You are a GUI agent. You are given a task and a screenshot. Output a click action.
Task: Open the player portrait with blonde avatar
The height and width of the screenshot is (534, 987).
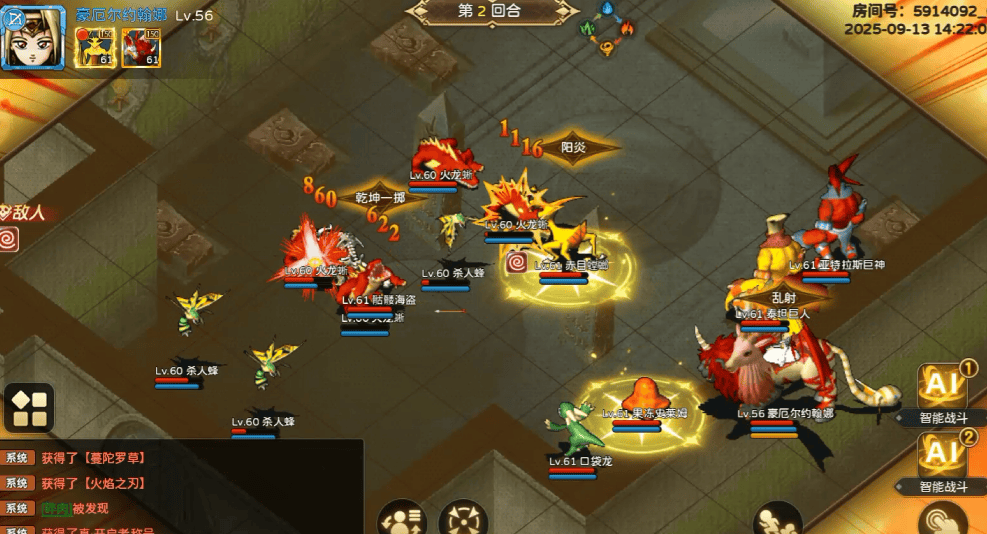tap(33, 36)
